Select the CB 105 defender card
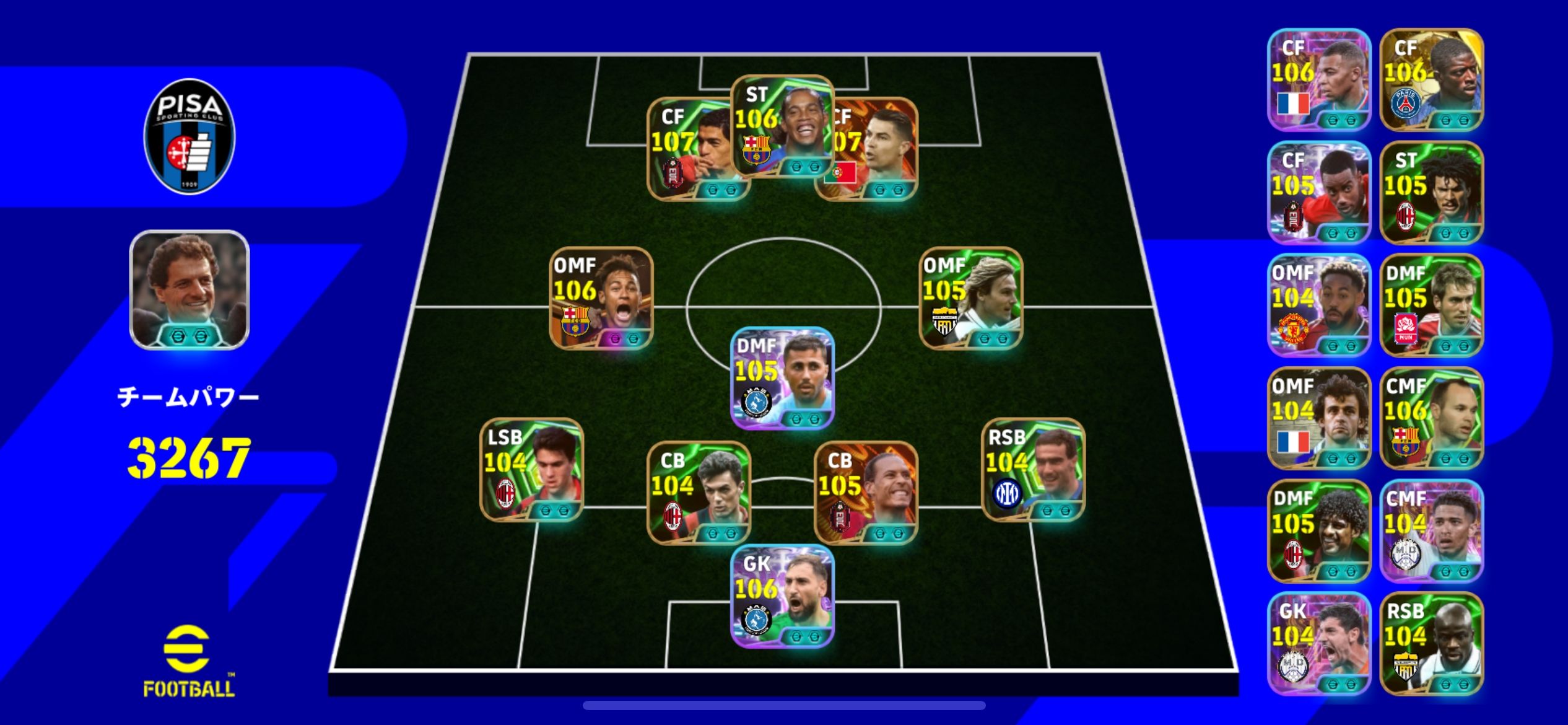The width and height of the screenshot is (1568, 725). pos(865,493)
